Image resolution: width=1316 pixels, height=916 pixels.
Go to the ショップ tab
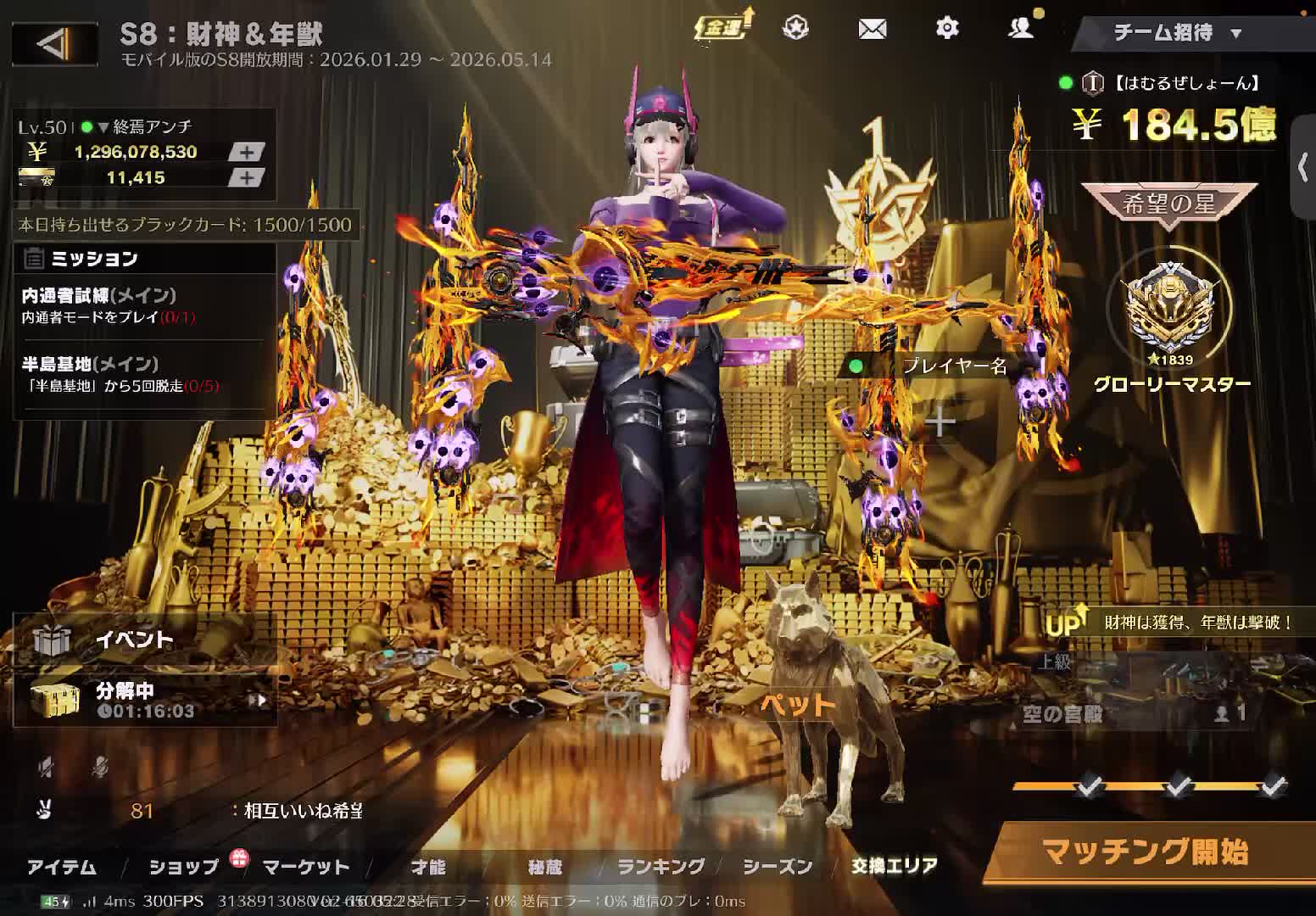(x=183, y=867)
